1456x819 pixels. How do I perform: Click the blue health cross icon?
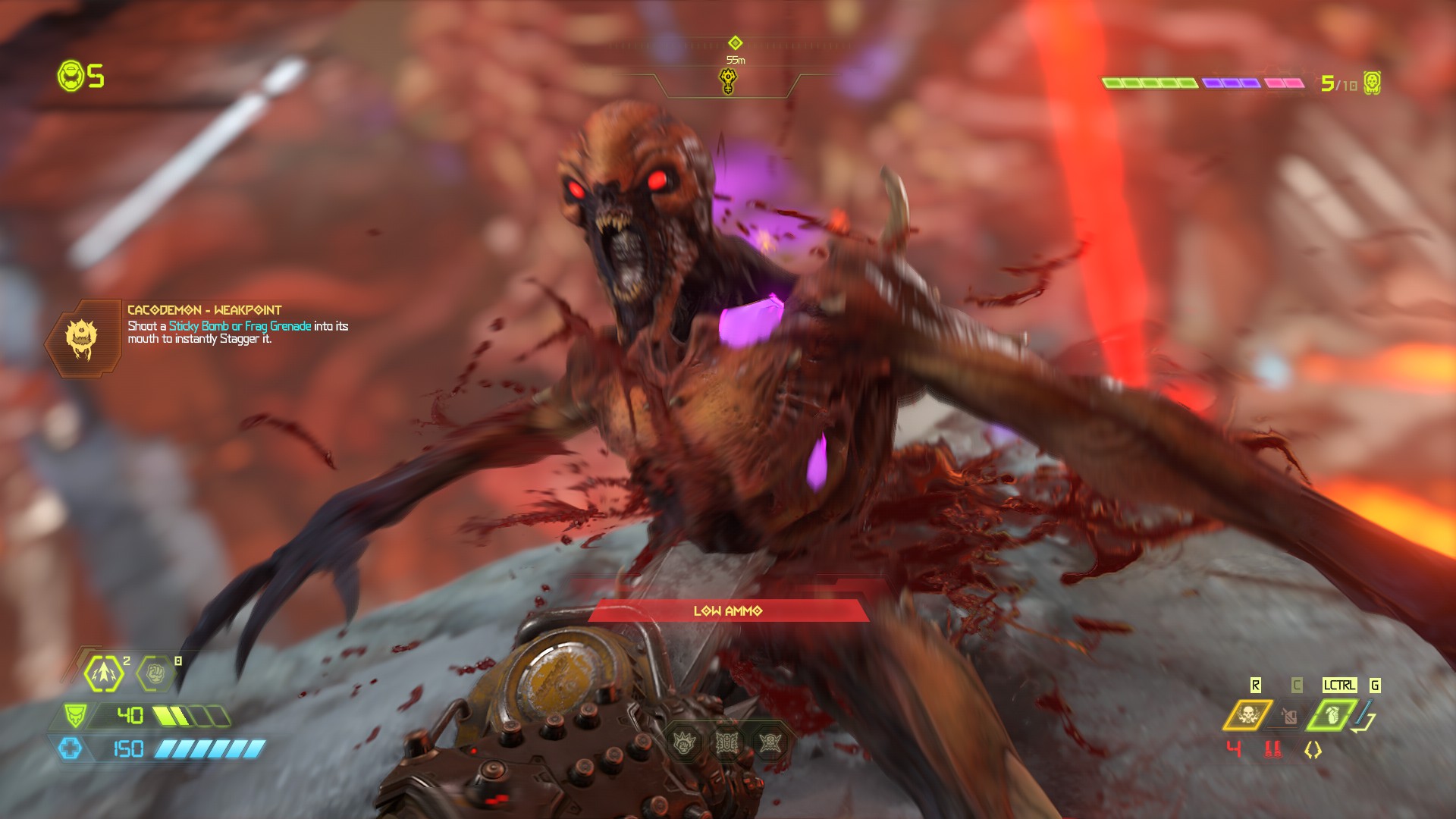pos(71,749)
